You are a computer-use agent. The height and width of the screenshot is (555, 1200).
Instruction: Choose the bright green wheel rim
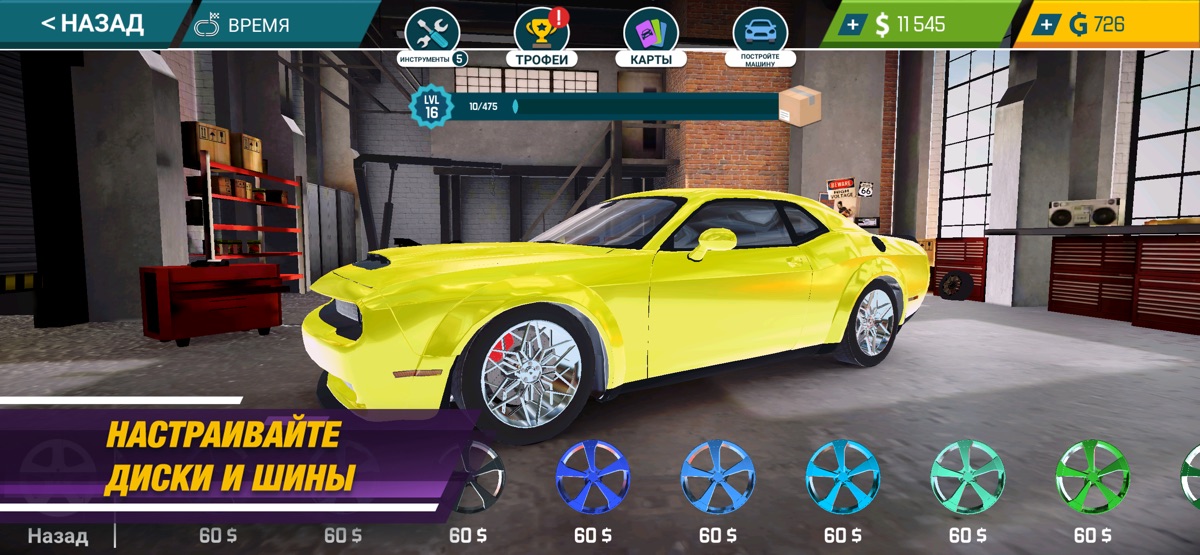click(x=1093, y=477)
